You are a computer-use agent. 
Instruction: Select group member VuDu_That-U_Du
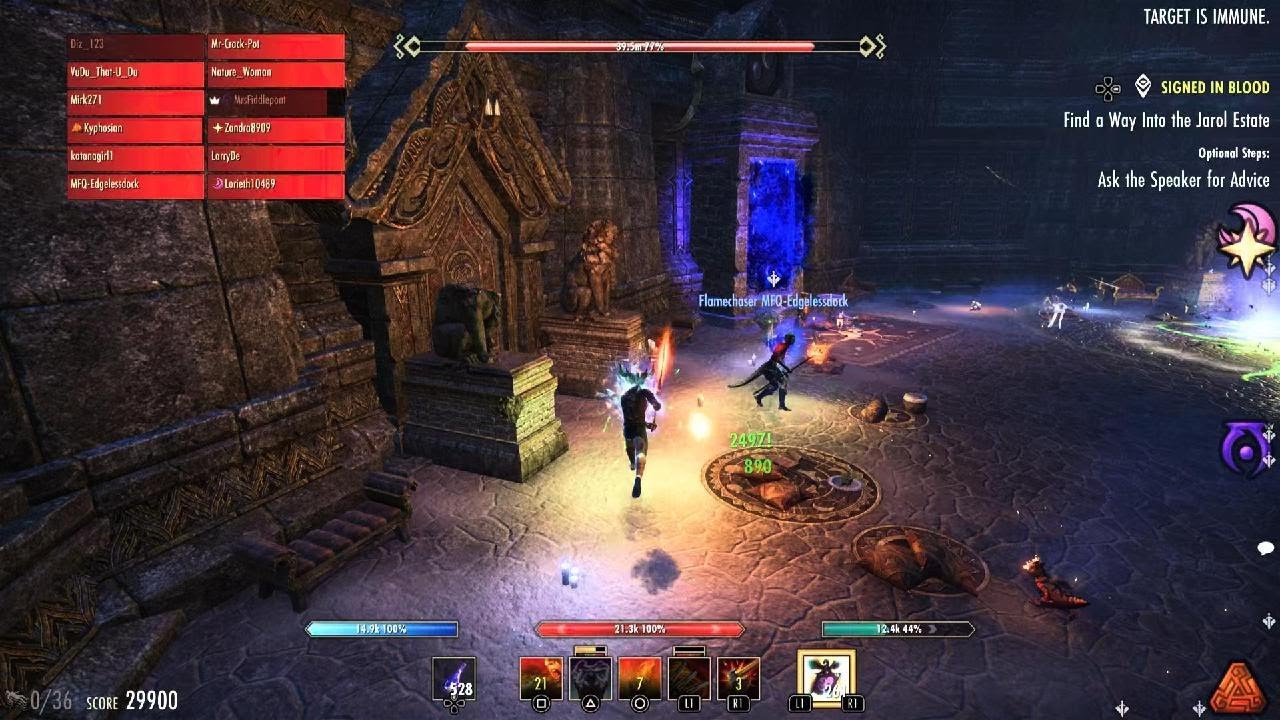tap(135, 73)
